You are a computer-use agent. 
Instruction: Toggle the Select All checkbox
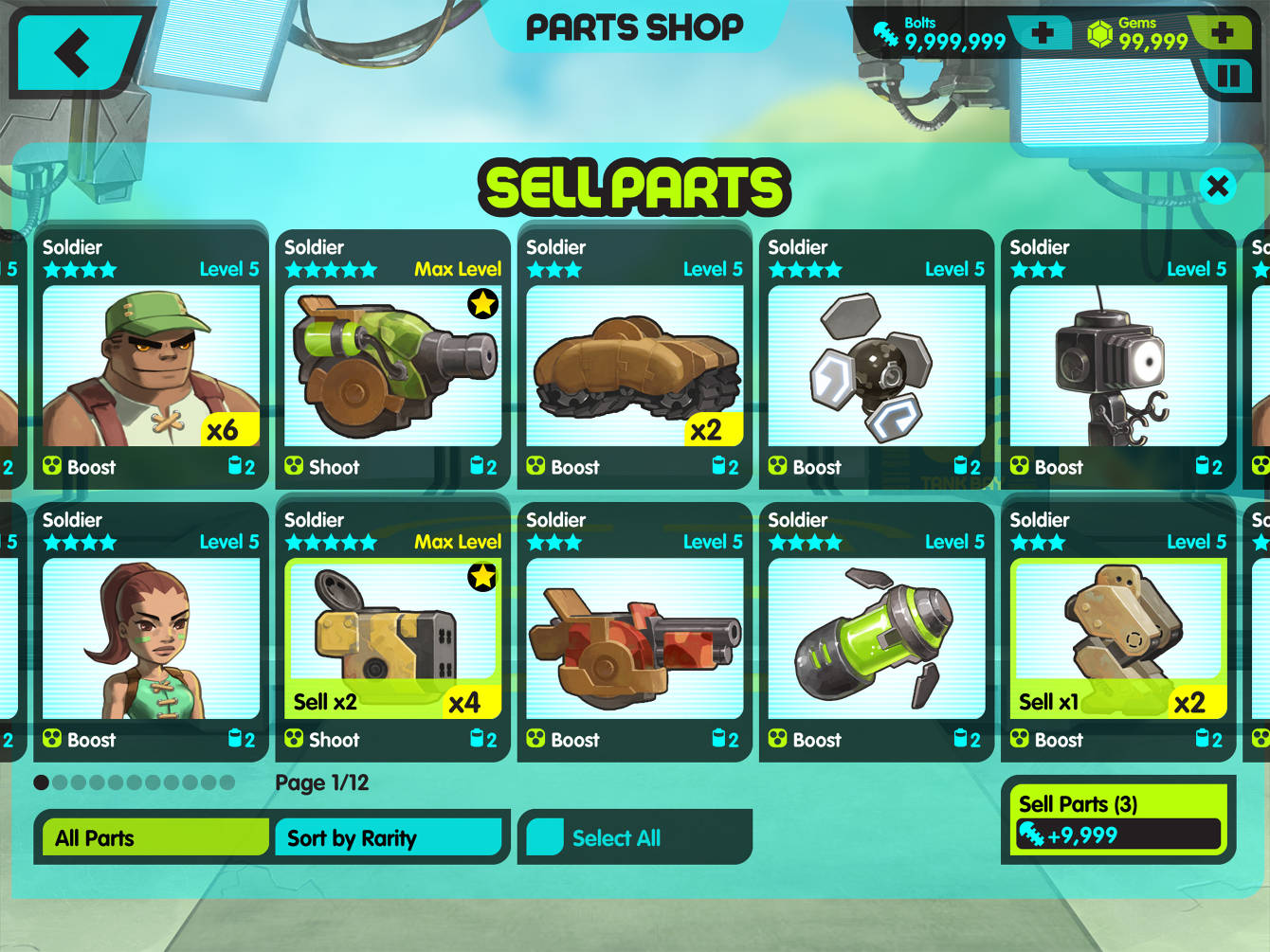point(546,837)
